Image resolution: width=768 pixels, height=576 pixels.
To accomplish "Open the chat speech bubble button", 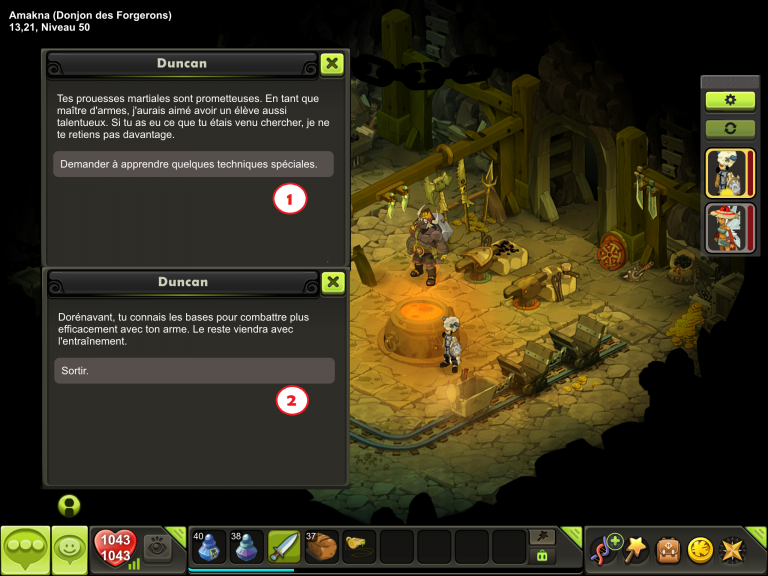I will [25, 549].
